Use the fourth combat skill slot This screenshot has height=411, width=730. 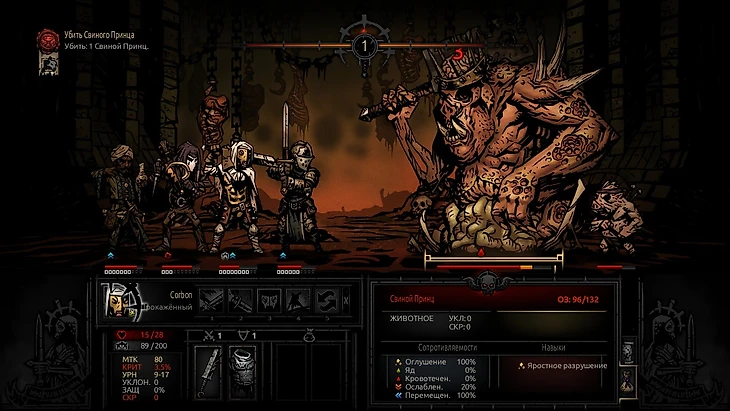(x=298, y=299)
